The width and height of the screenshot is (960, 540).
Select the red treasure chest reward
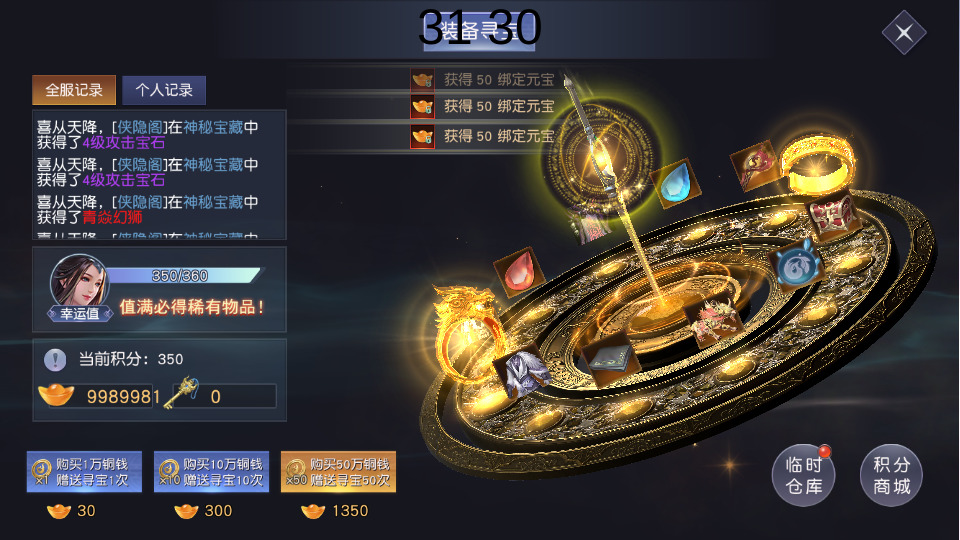coord(829,214)
